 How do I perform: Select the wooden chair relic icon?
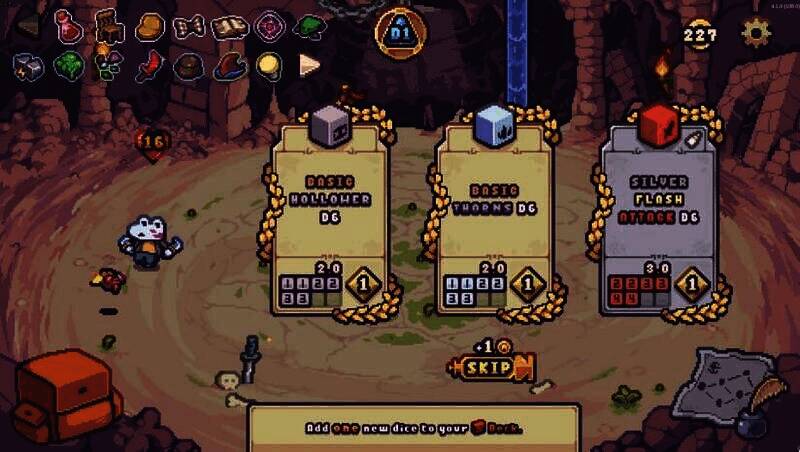point(109,25)
